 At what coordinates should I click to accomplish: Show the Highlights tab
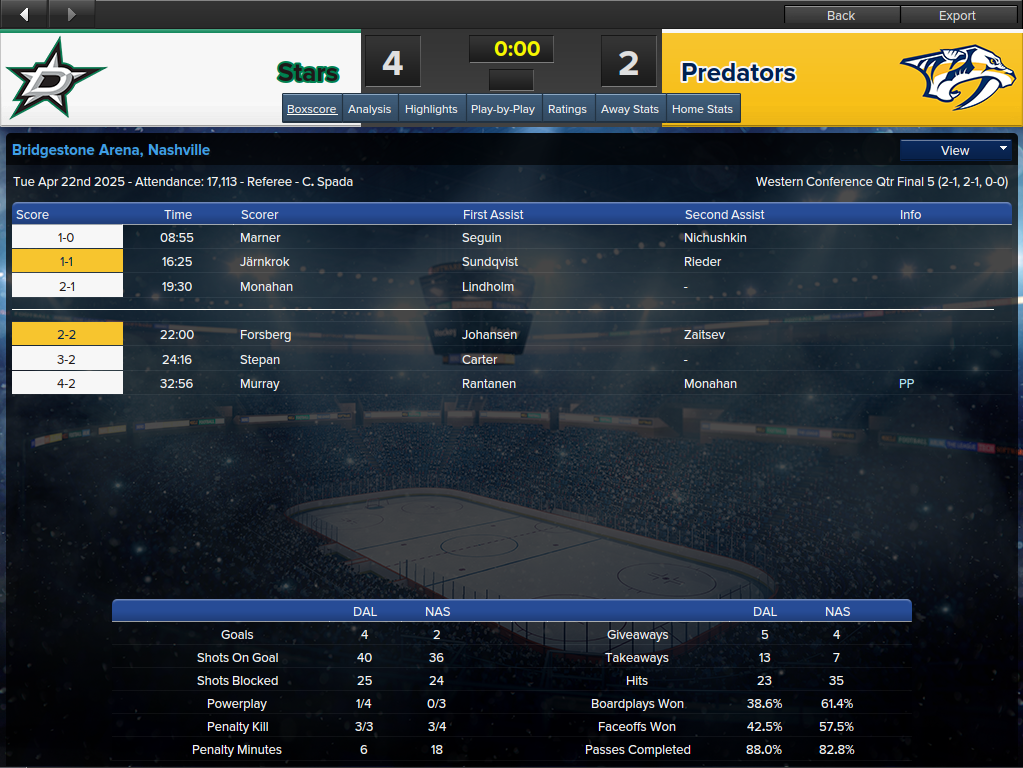(431, 109)
